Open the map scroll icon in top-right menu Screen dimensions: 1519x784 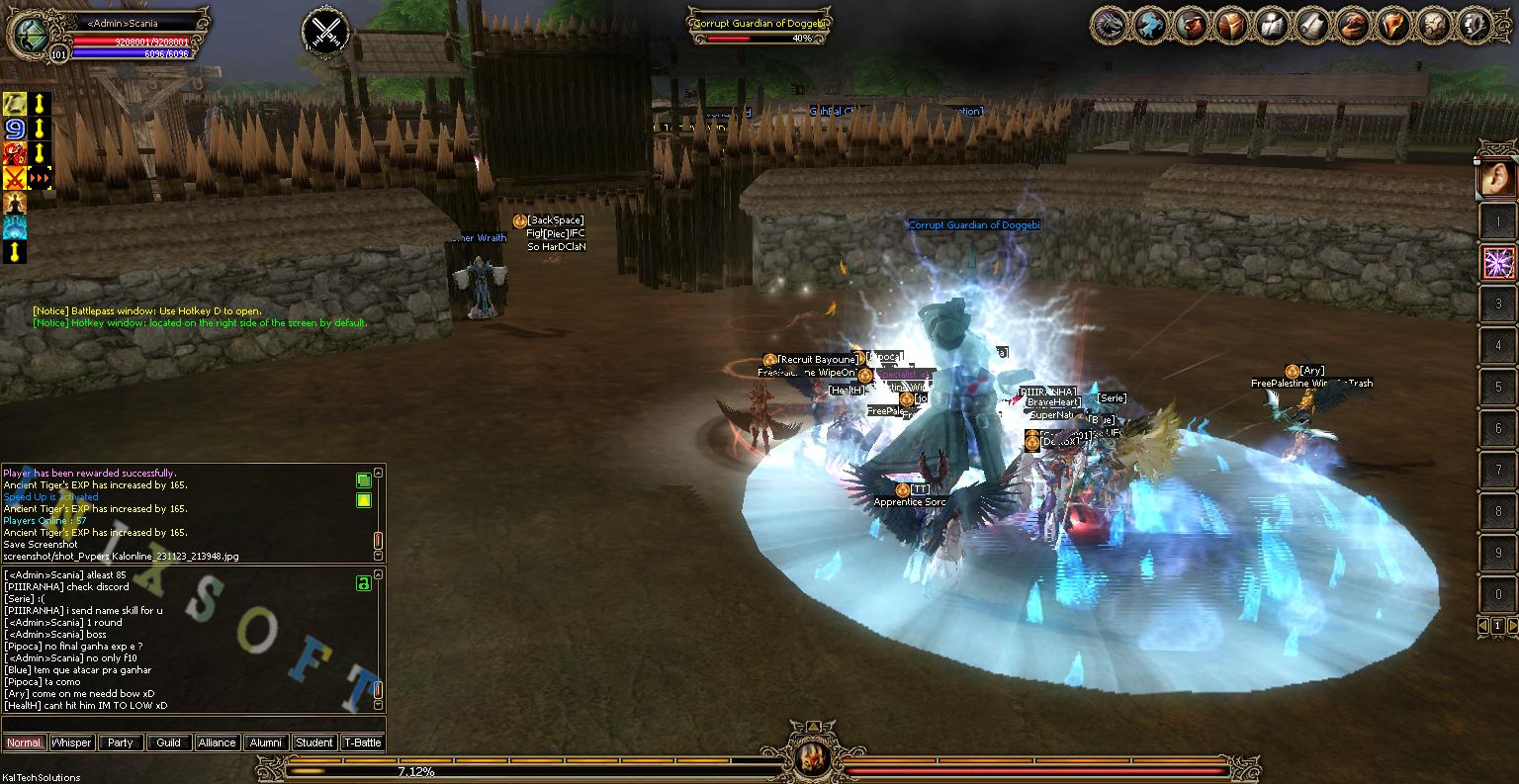coord(1311,25)
